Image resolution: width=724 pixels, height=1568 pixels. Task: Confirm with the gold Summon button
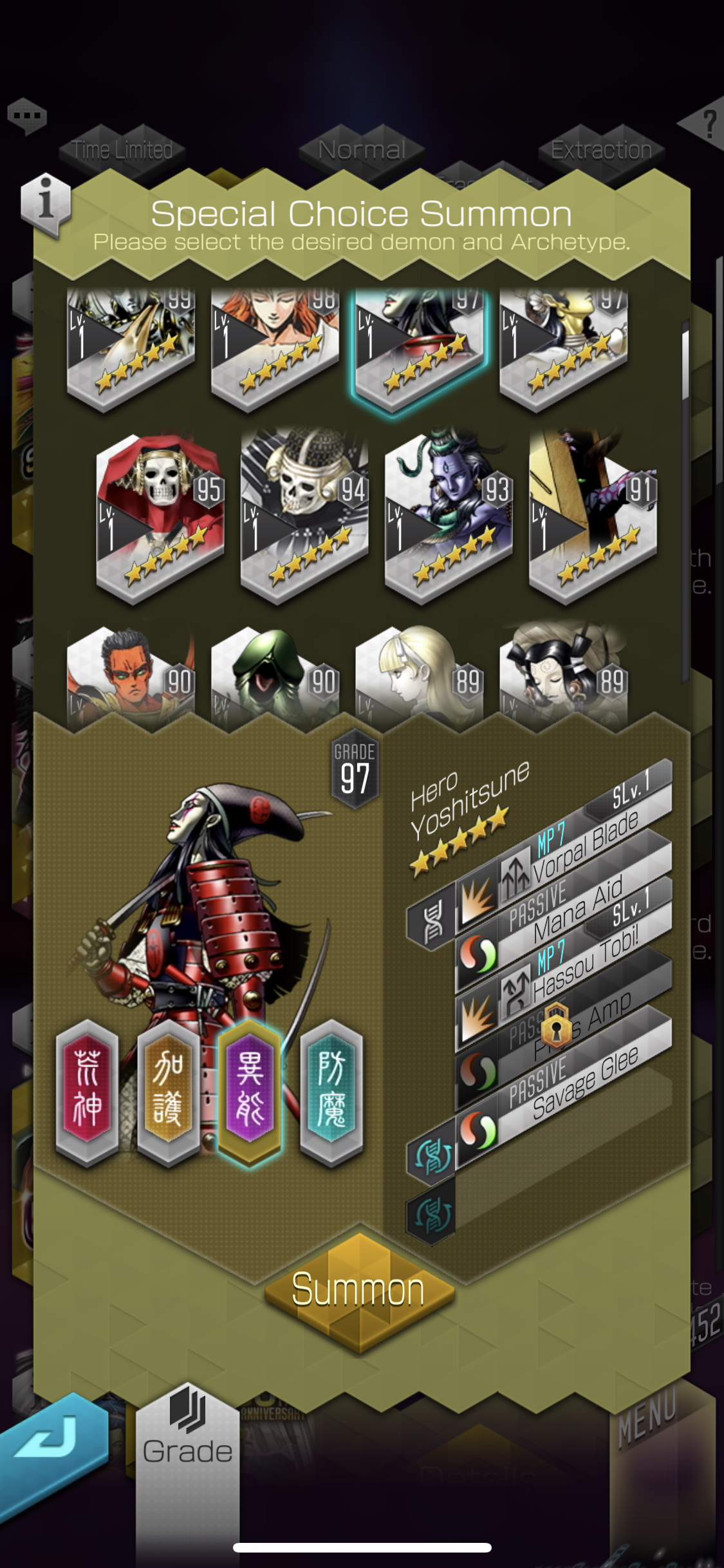358,1290
